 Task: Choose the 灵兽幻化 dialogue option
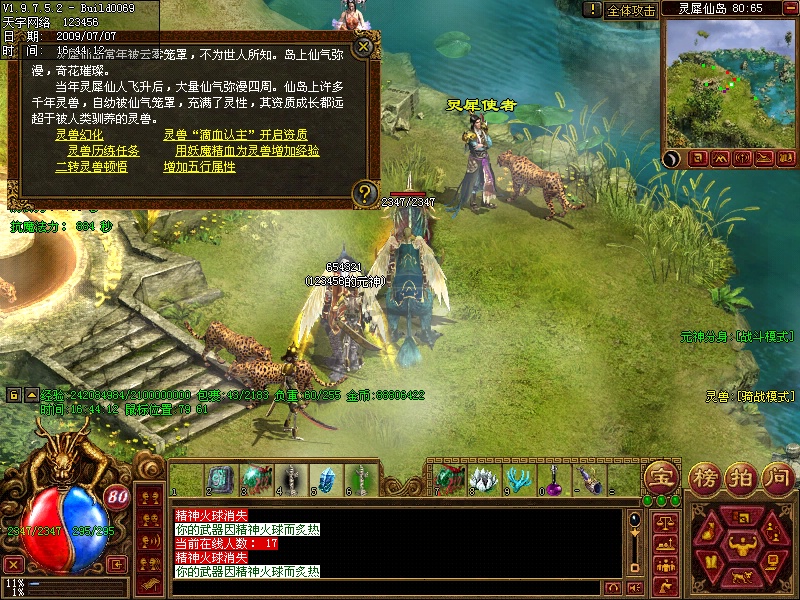coord(79,135)
